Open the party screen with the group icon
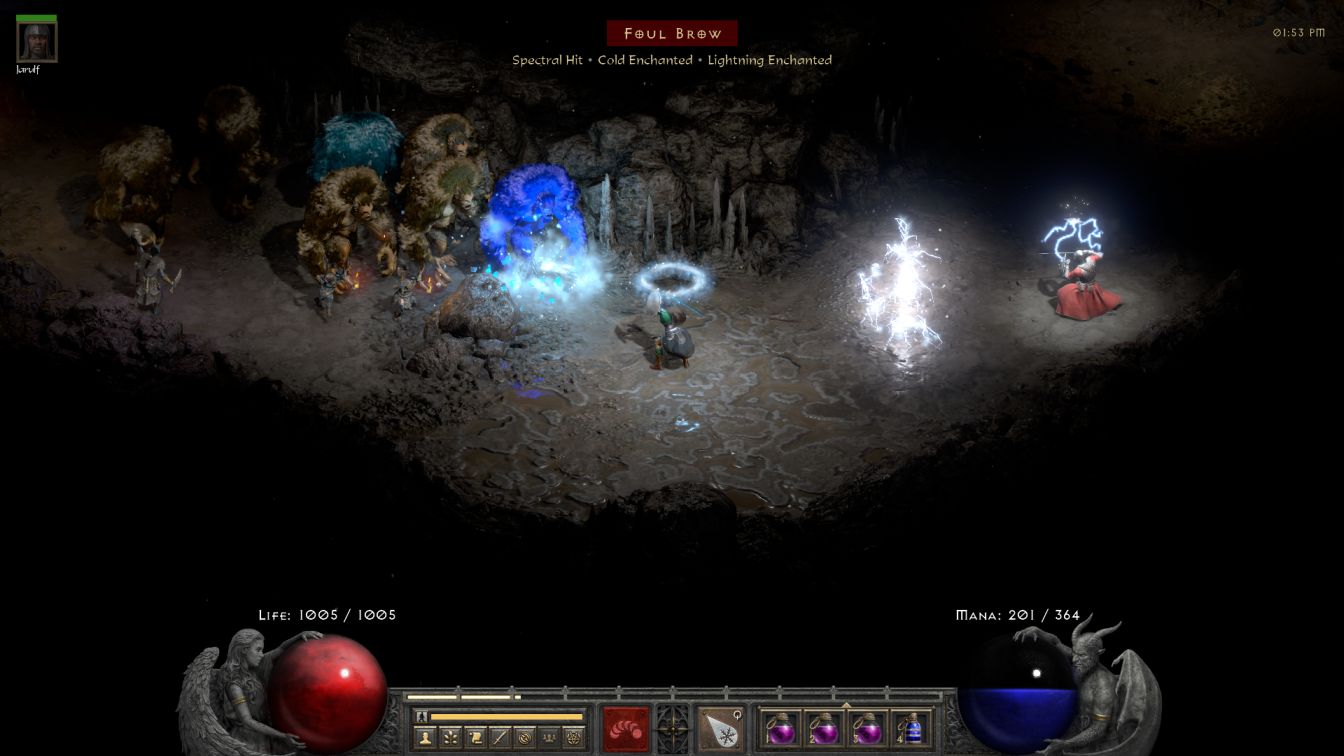 point(548,737)
